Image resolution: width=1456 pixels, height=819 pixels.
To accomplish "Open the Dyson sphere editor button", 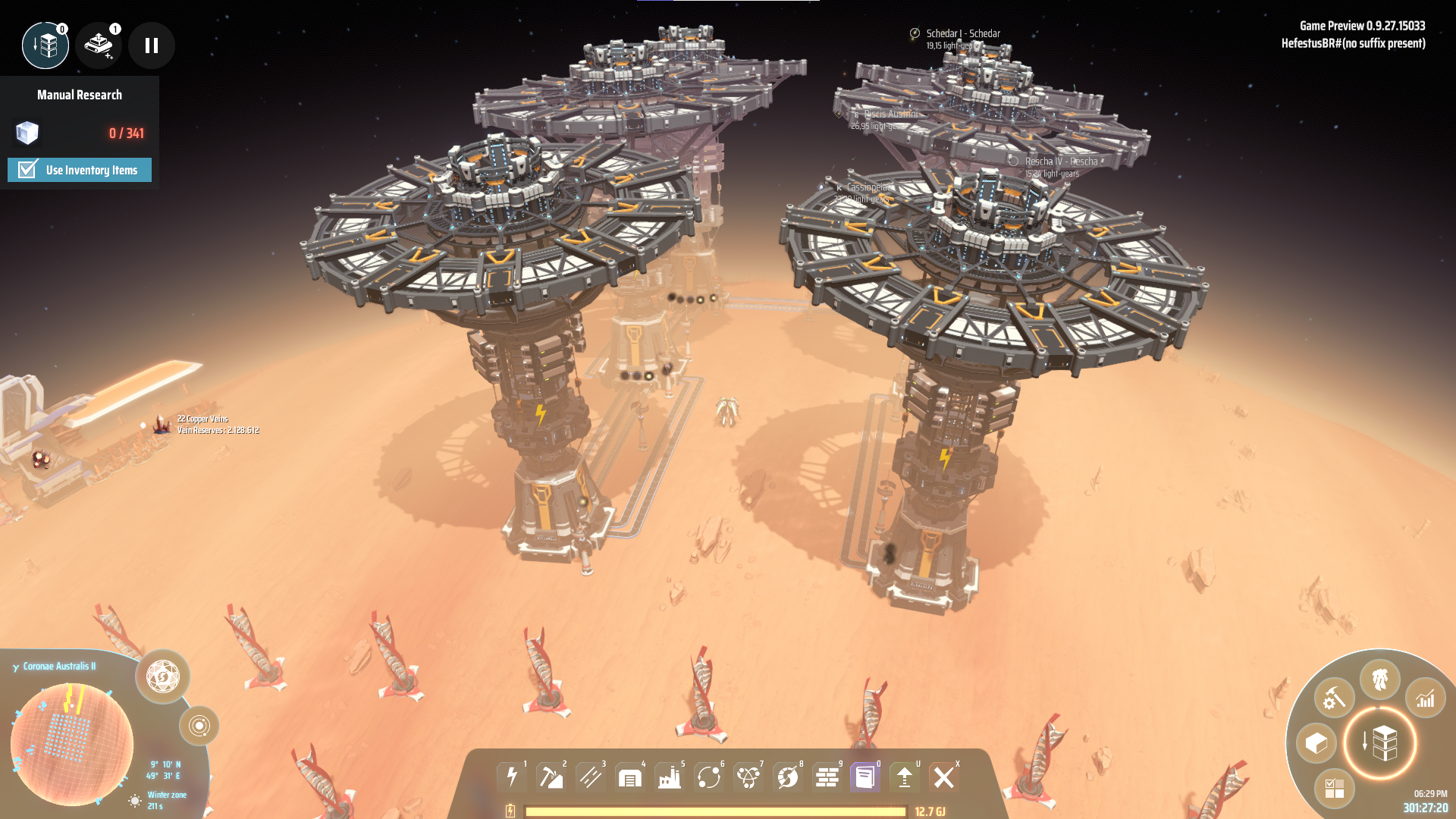I will click(x=162, y=676).
